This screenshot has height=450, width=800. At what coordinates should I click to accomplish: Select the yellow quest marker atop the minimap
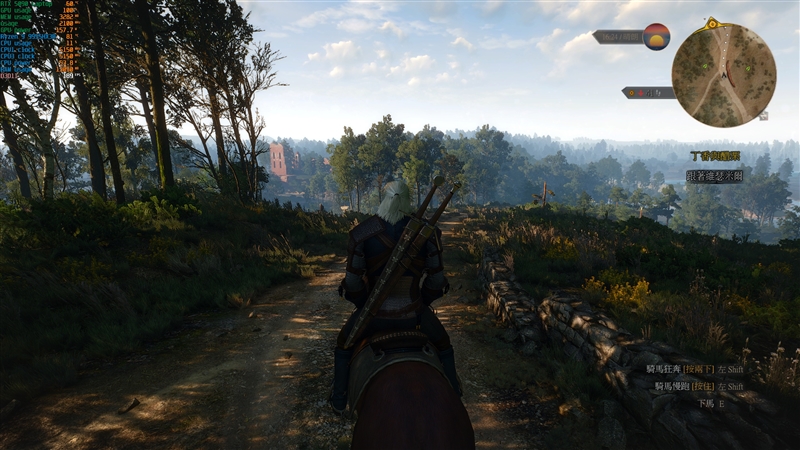click(712, 22)
